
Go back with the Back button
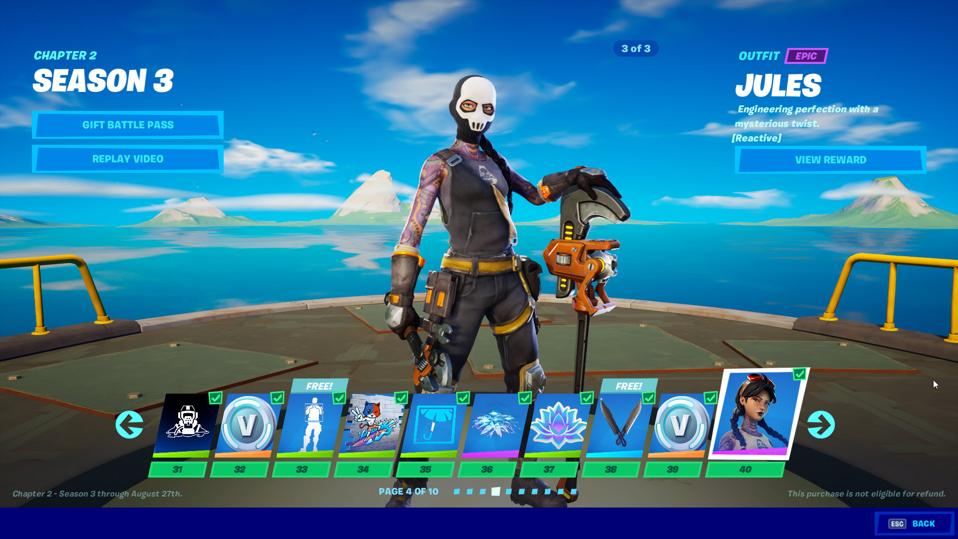pos(913,523)
